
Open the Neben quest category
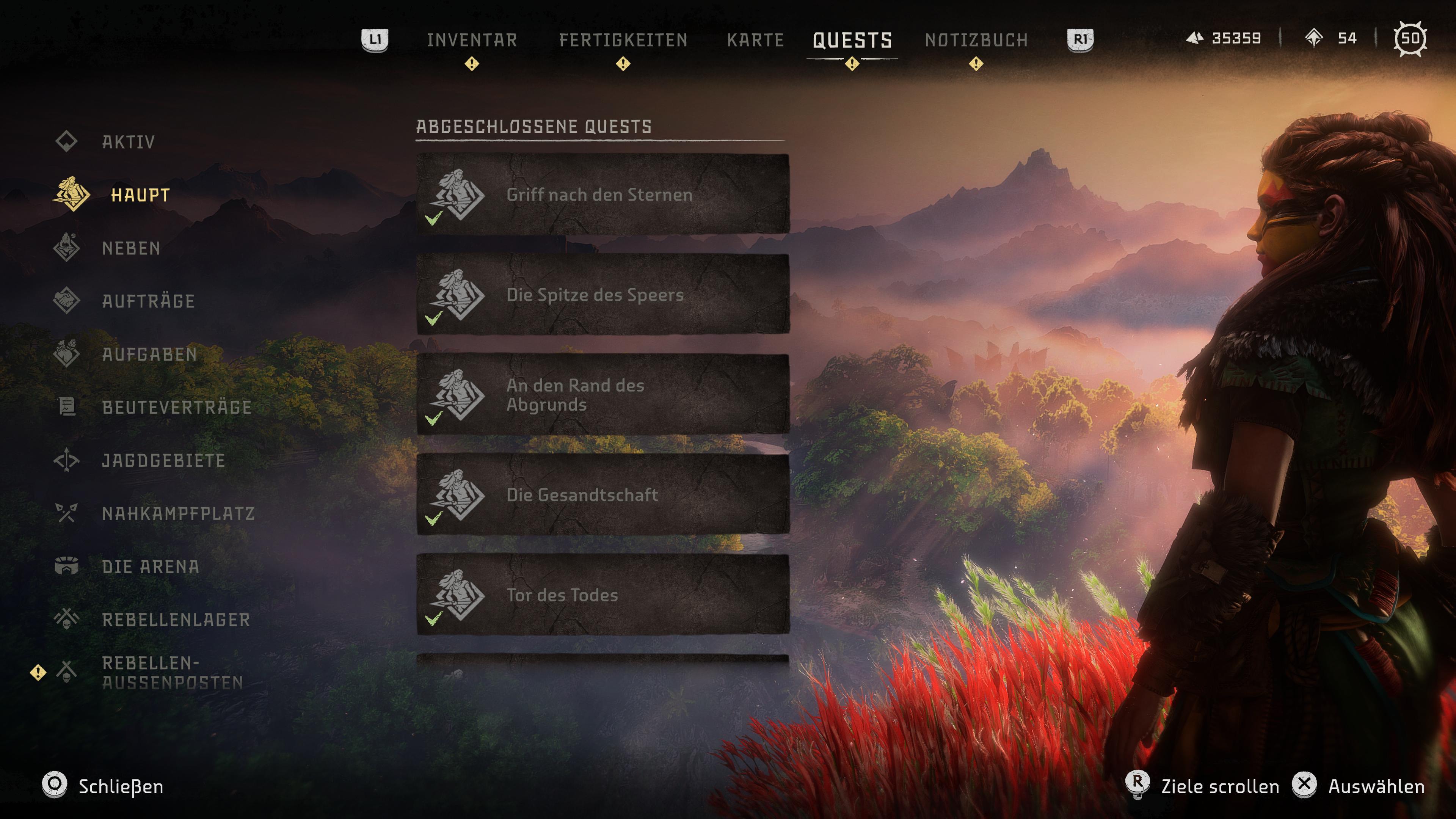click(130, 248)
